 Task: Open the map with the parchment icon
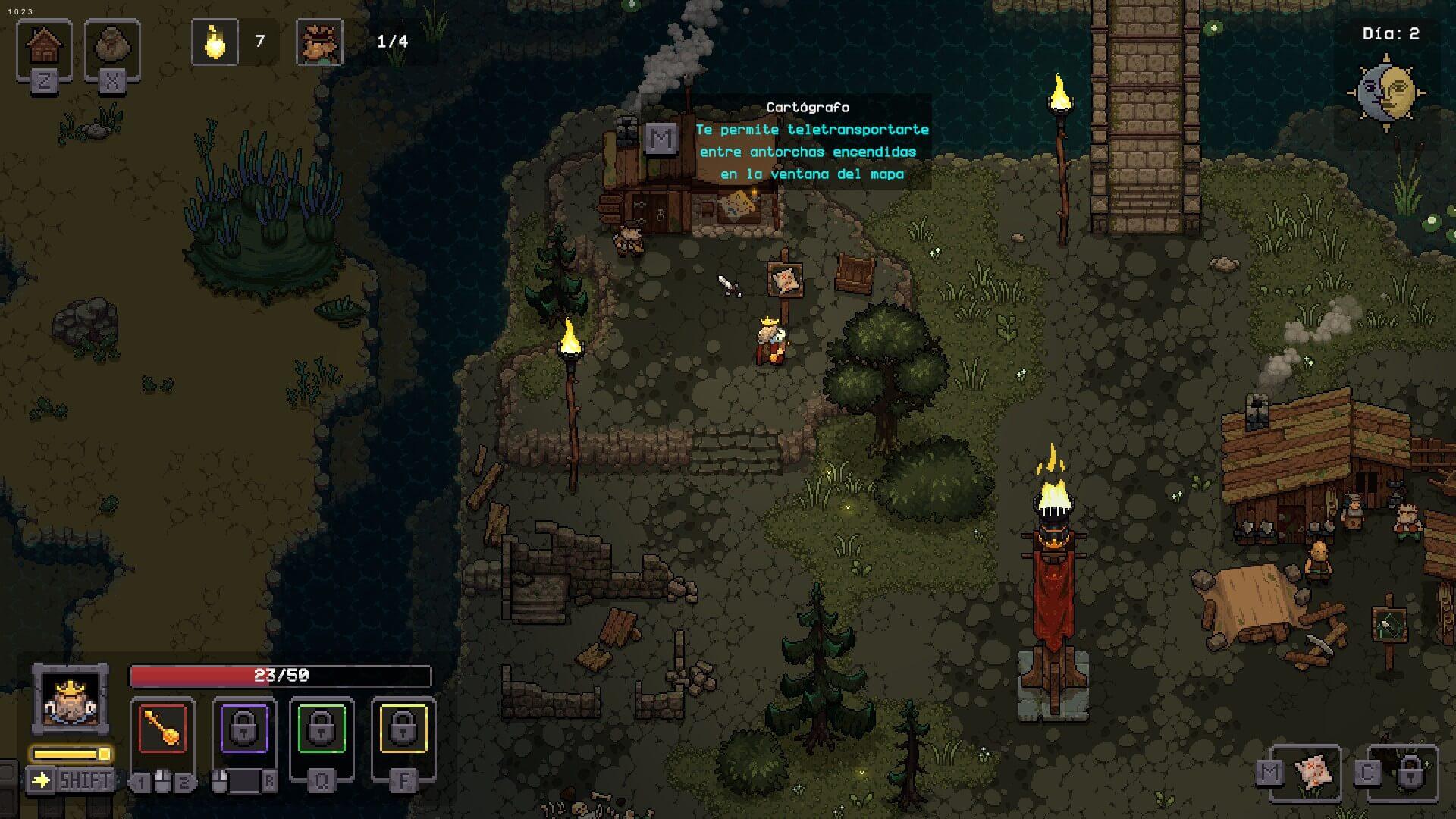coord(1314,773)
